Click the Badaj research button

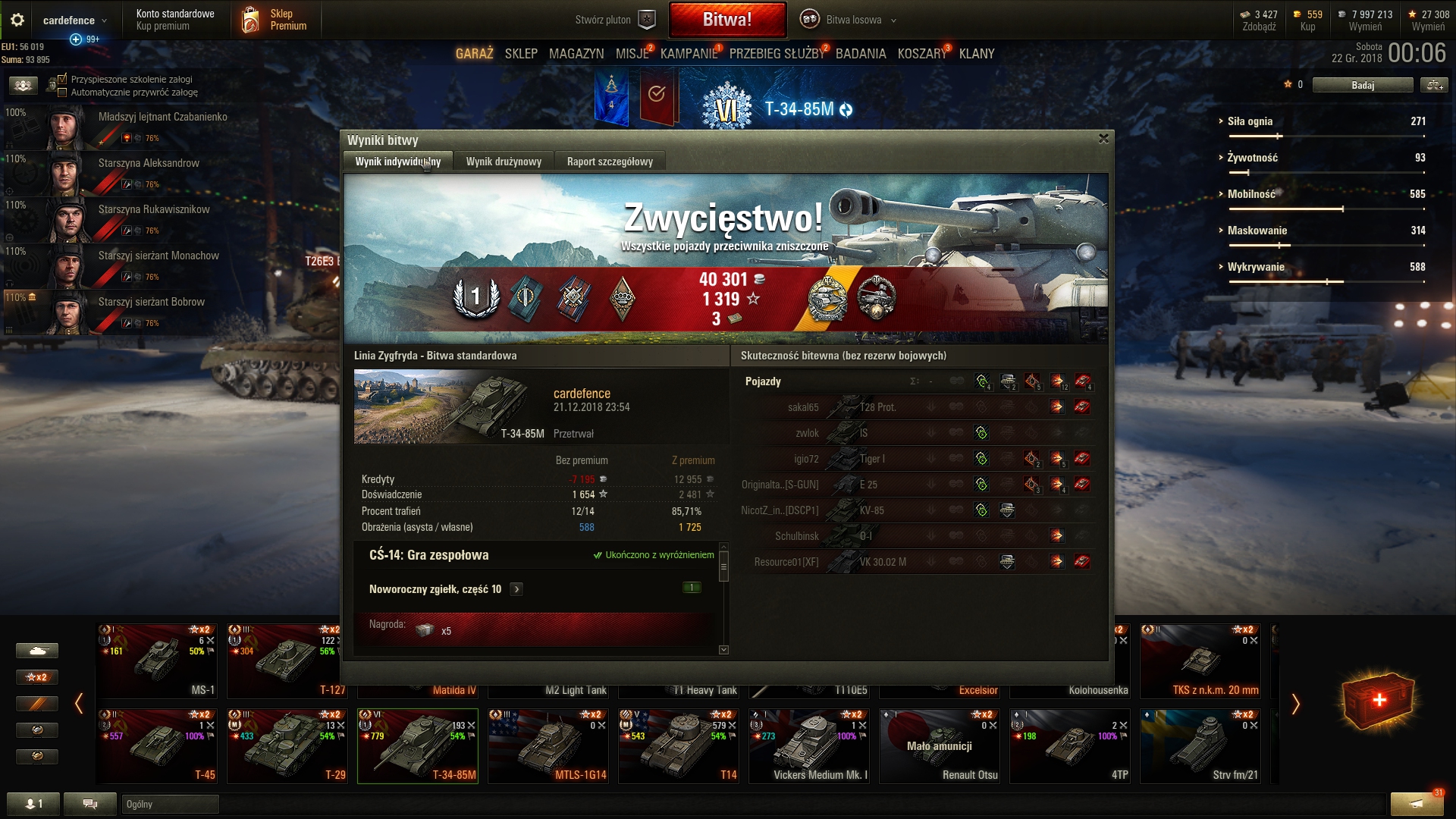tap(1362, 85)
